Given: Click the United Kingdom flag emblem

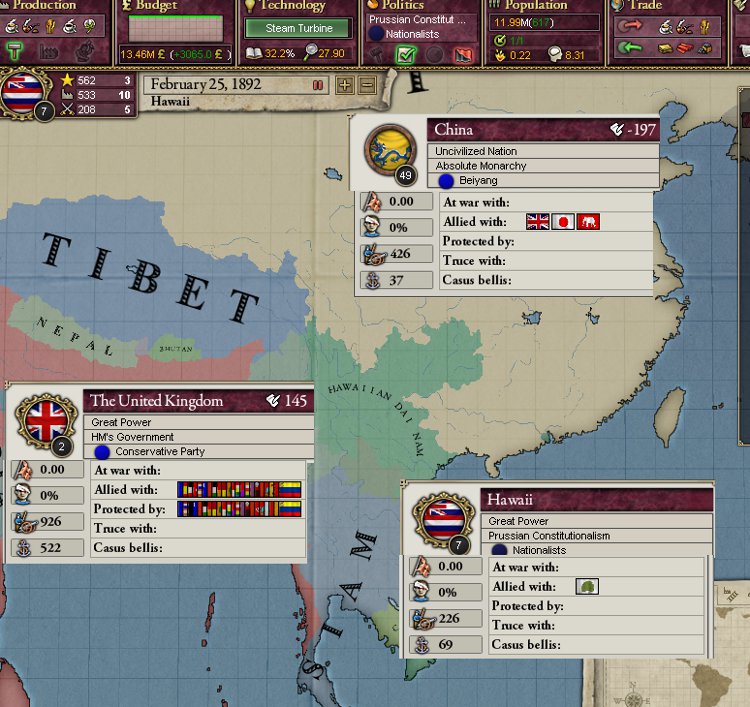Looking at the screenshot, I should (x=45, y=421).
